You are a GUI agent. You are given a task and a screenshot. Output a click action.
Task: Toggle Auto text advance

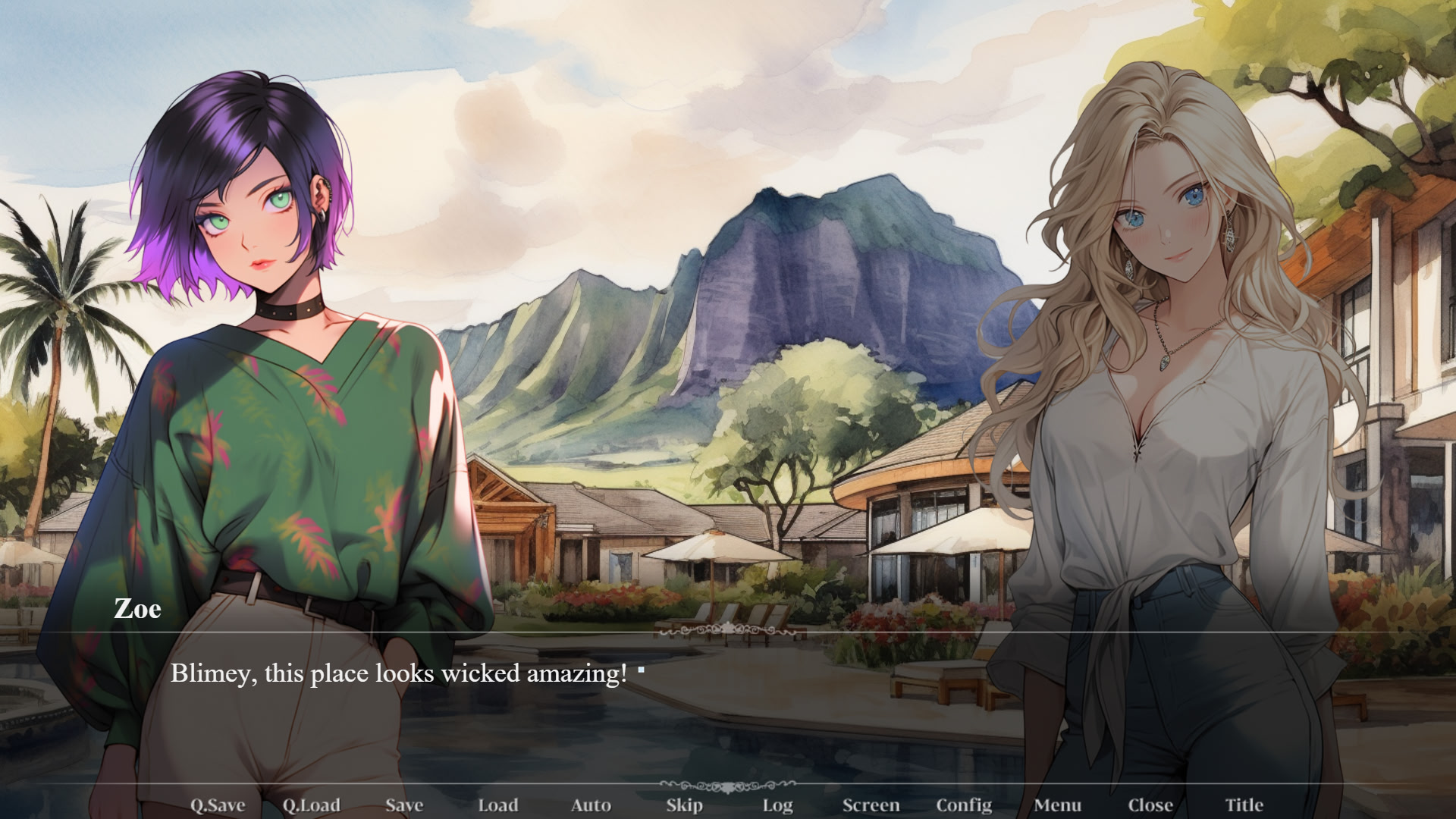[591, 805]
